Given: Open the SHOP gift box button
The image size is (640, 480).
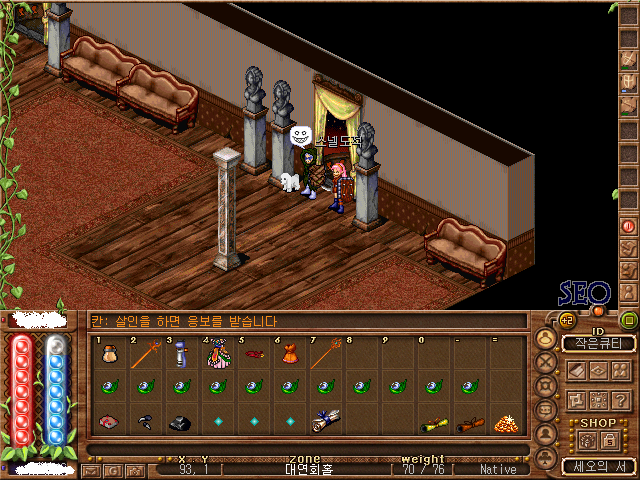Looking at the screenshot, I should point(587,439).
